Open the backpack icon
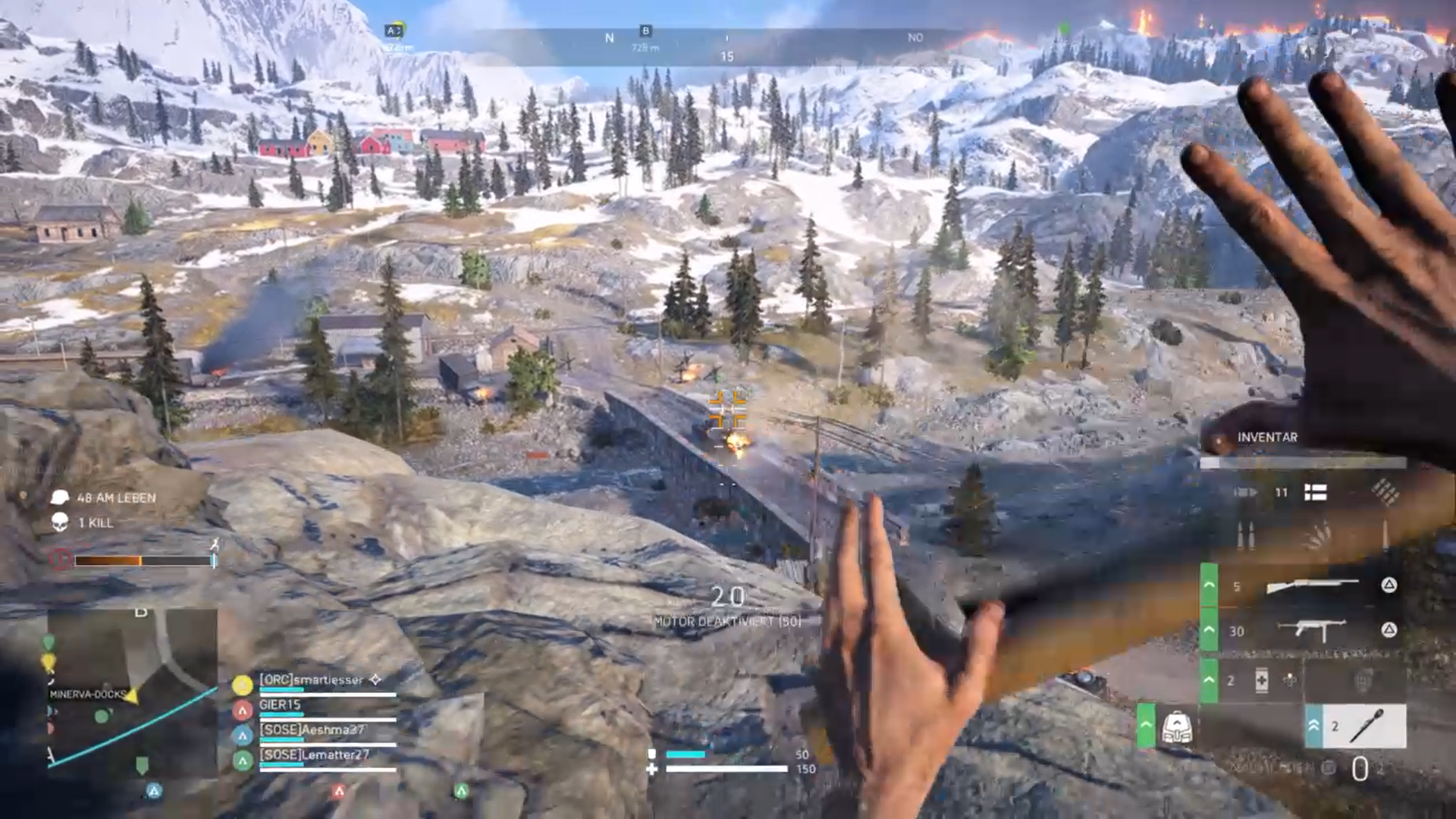 [1176, 727]
